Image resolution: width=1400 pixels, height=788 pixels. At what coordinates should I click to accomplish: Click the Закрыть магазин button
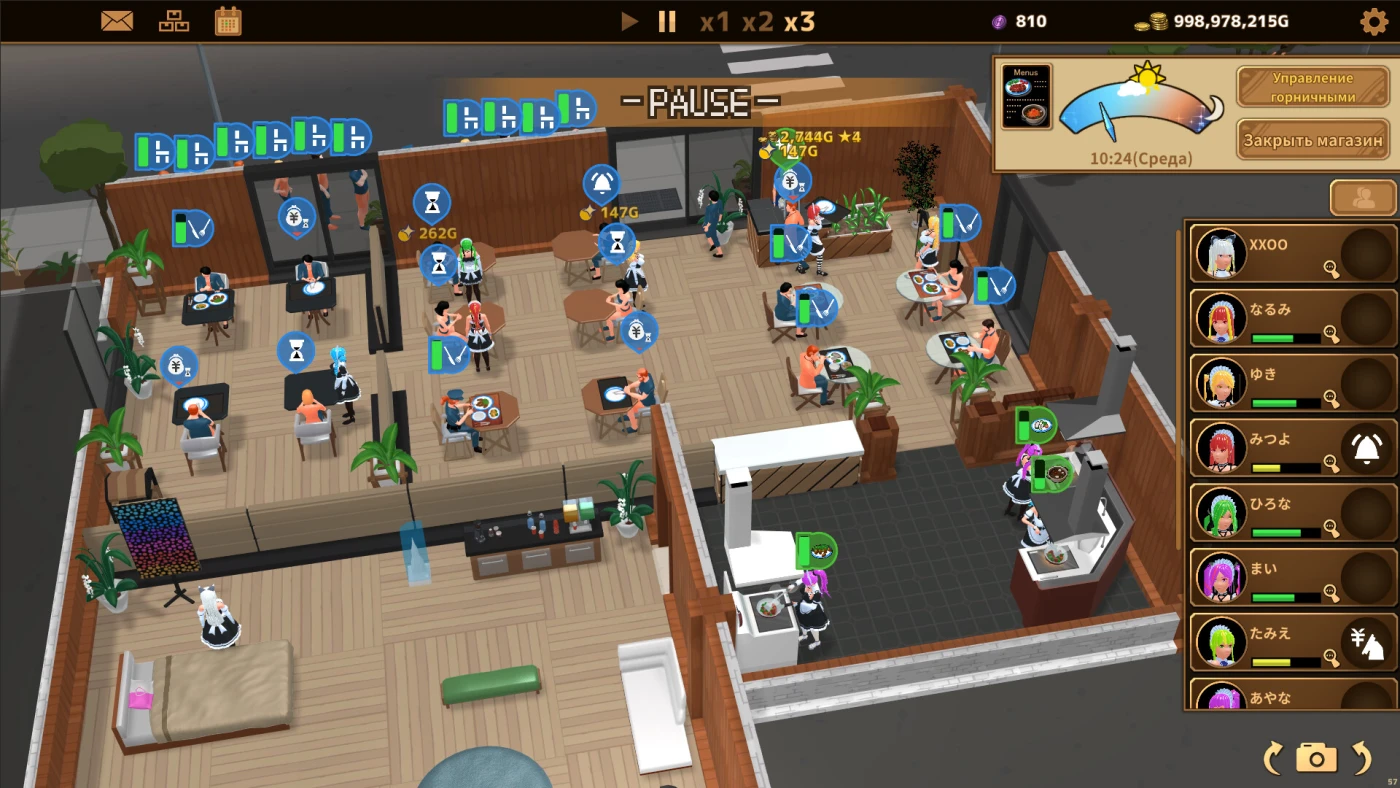1312,140
